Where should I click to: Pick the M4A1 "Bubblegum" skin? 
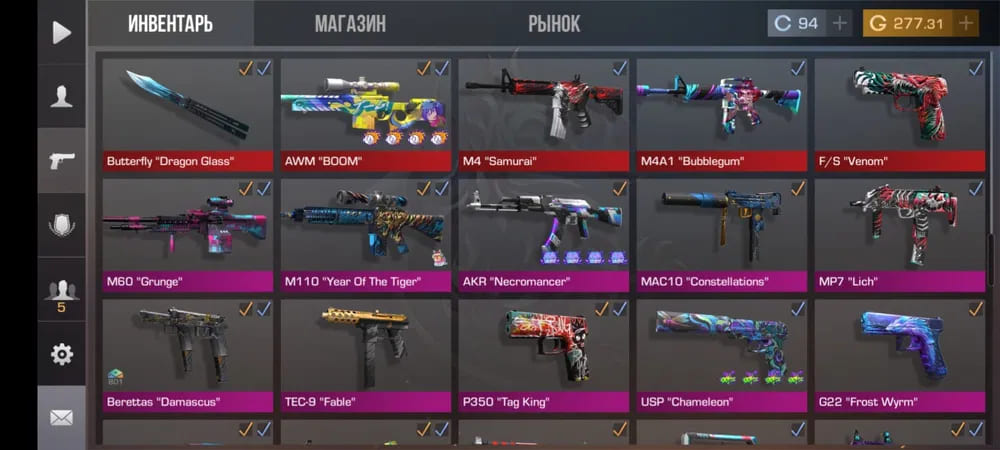[721, 114]
